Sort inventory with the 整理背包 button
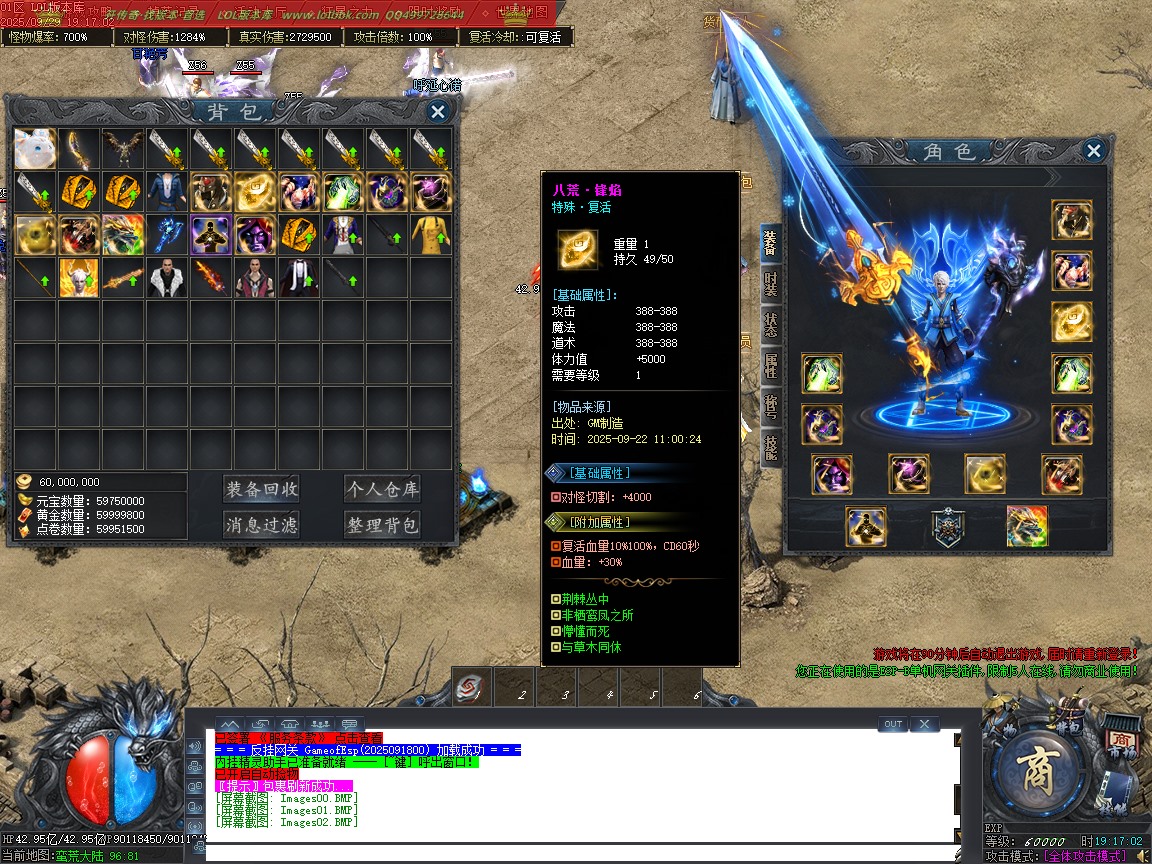The image size is (1152, 864). [381, 524]
